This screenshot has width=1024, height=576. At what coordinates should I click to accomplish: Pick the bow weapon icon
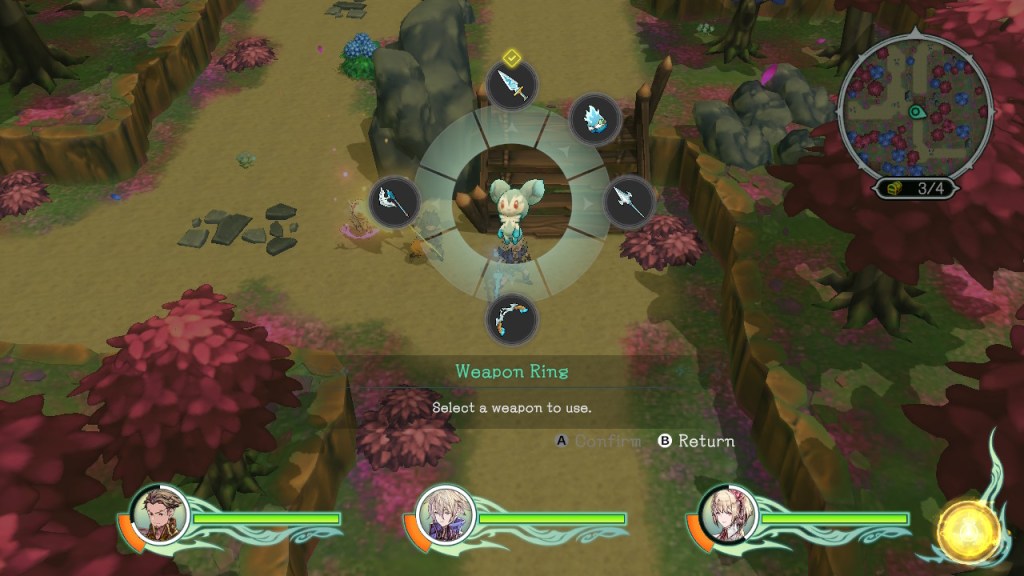click(511, 319)
